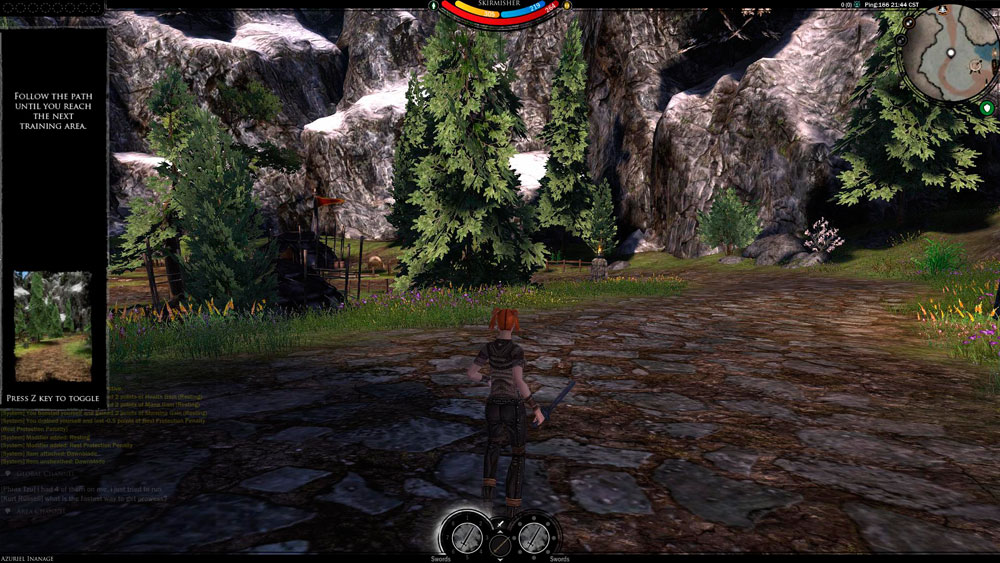Select the right sword weapon wheel
1000x563 pixels.
coord(534,536)
